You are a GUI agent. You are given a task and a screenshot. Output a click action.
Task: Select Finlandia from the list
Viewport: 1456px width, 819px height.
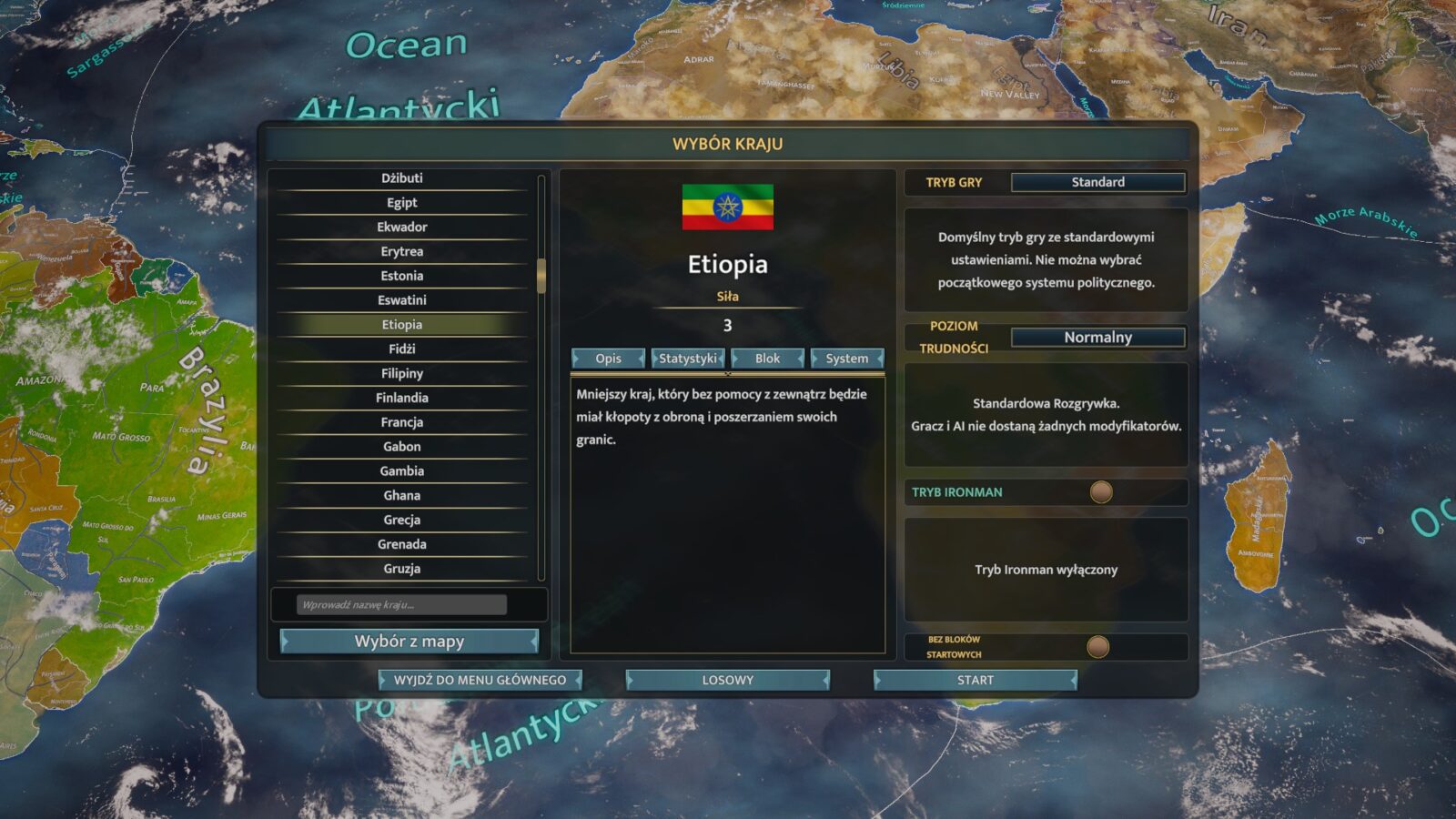401,398
